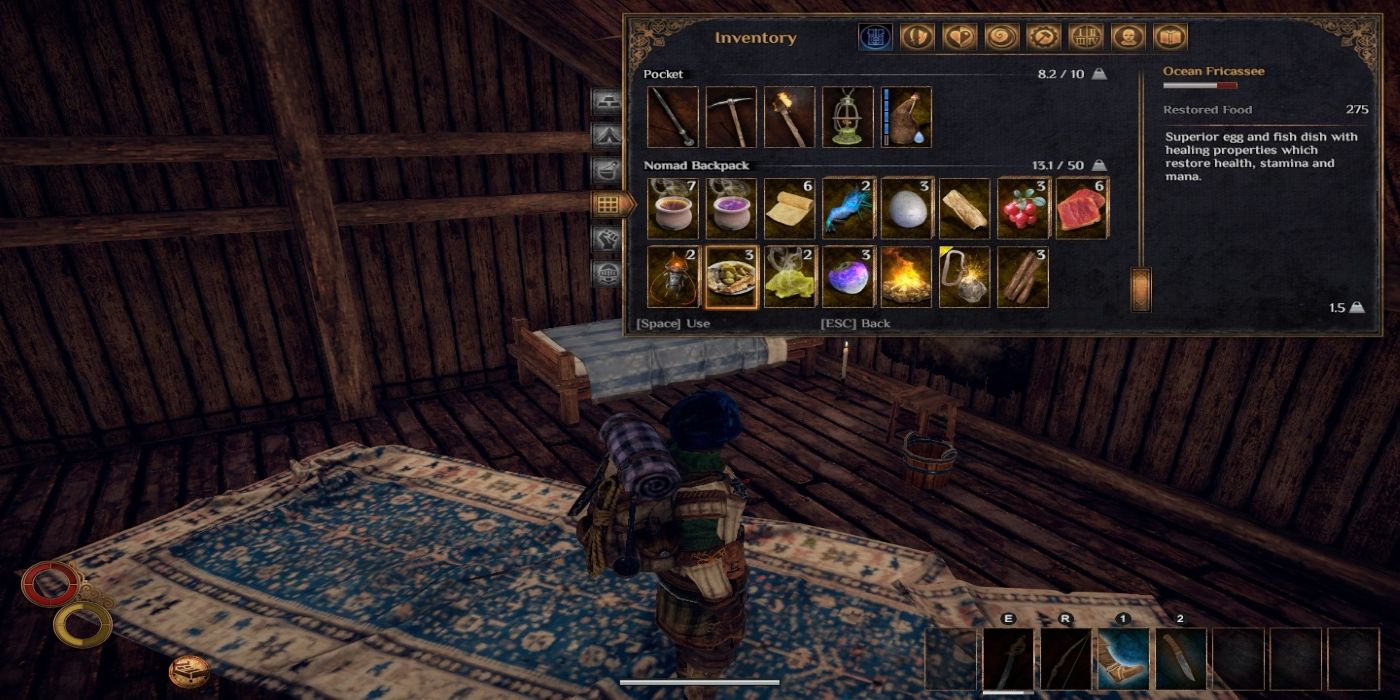Viewport: 1400px width, 700px height.
Task: Select the red berries stack
Action: click(1023, 209)
